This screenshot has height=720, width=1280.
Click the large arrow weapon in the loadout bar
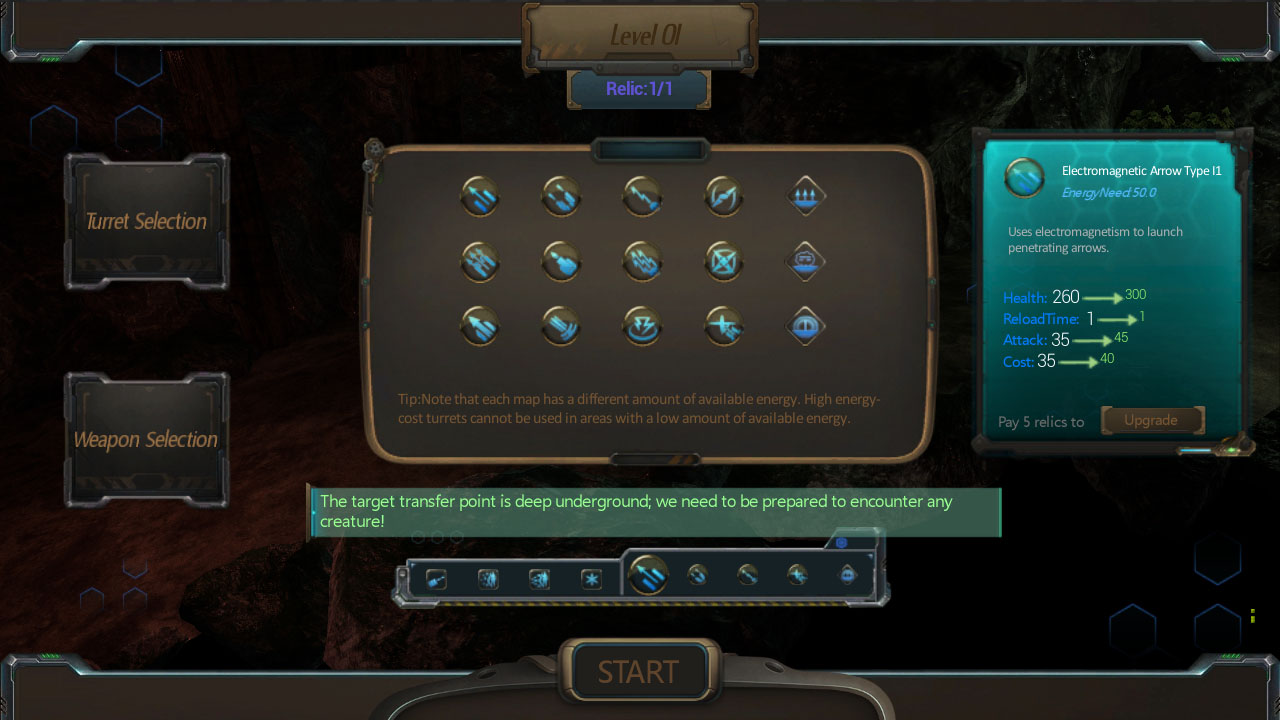tap(648, 575)
